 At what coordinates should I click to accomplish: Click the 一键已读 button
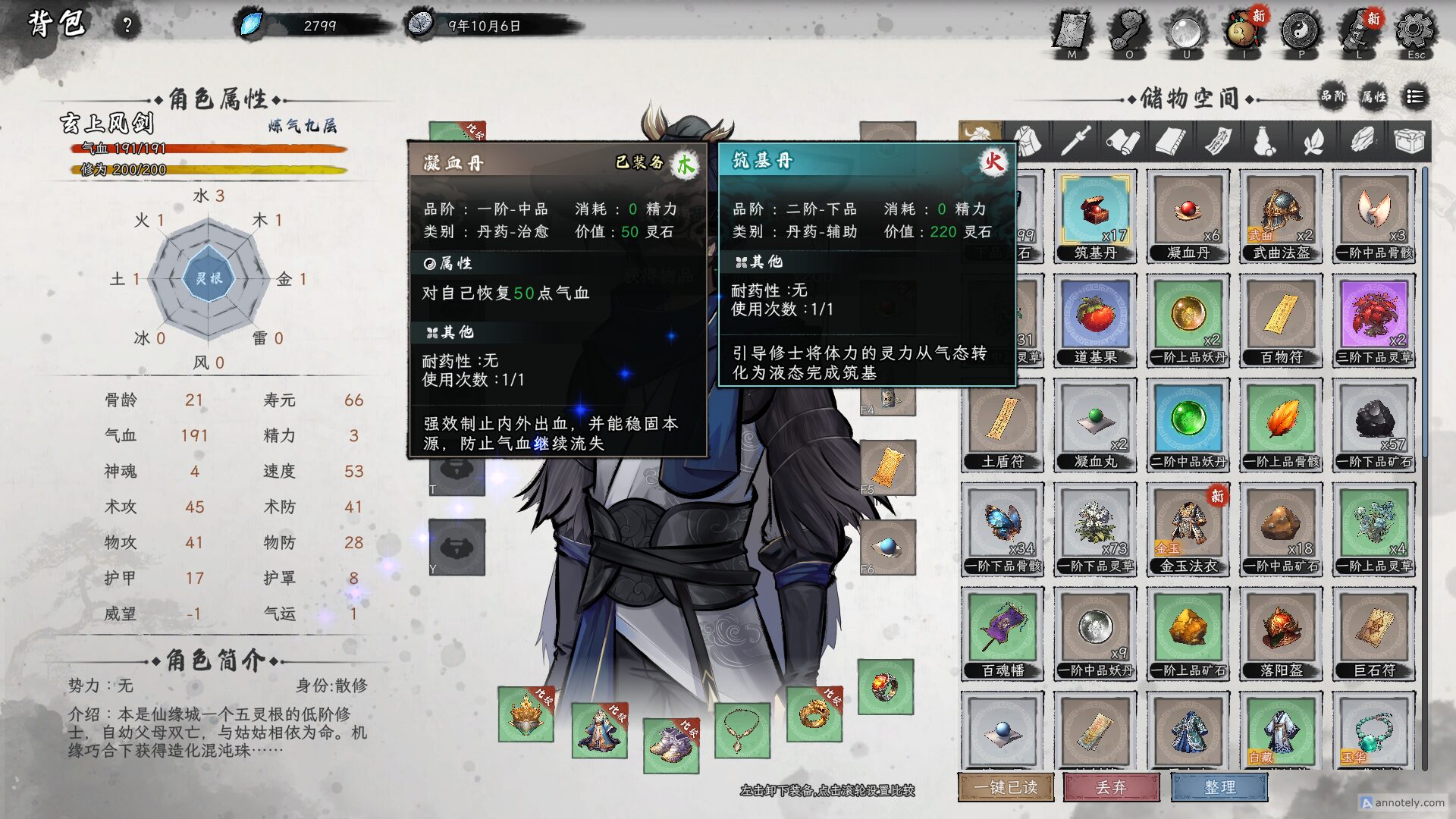1006,787
